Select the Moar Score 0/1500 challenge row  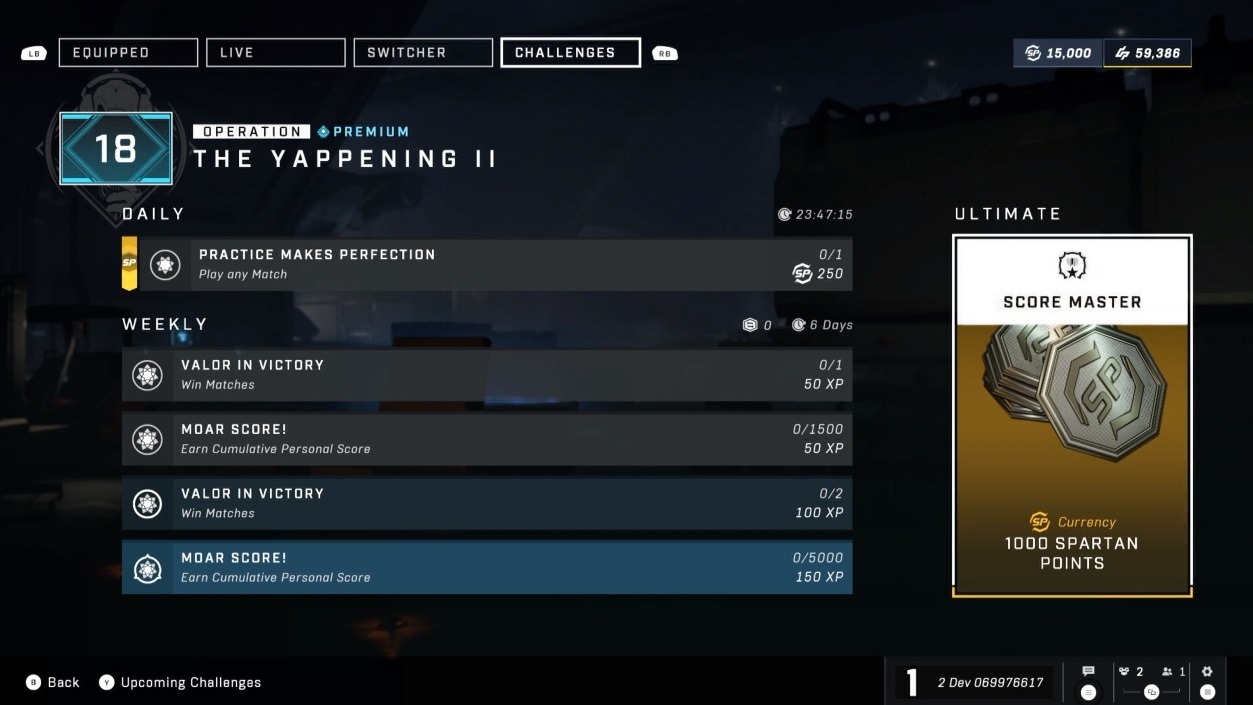(x=487, y=439)
